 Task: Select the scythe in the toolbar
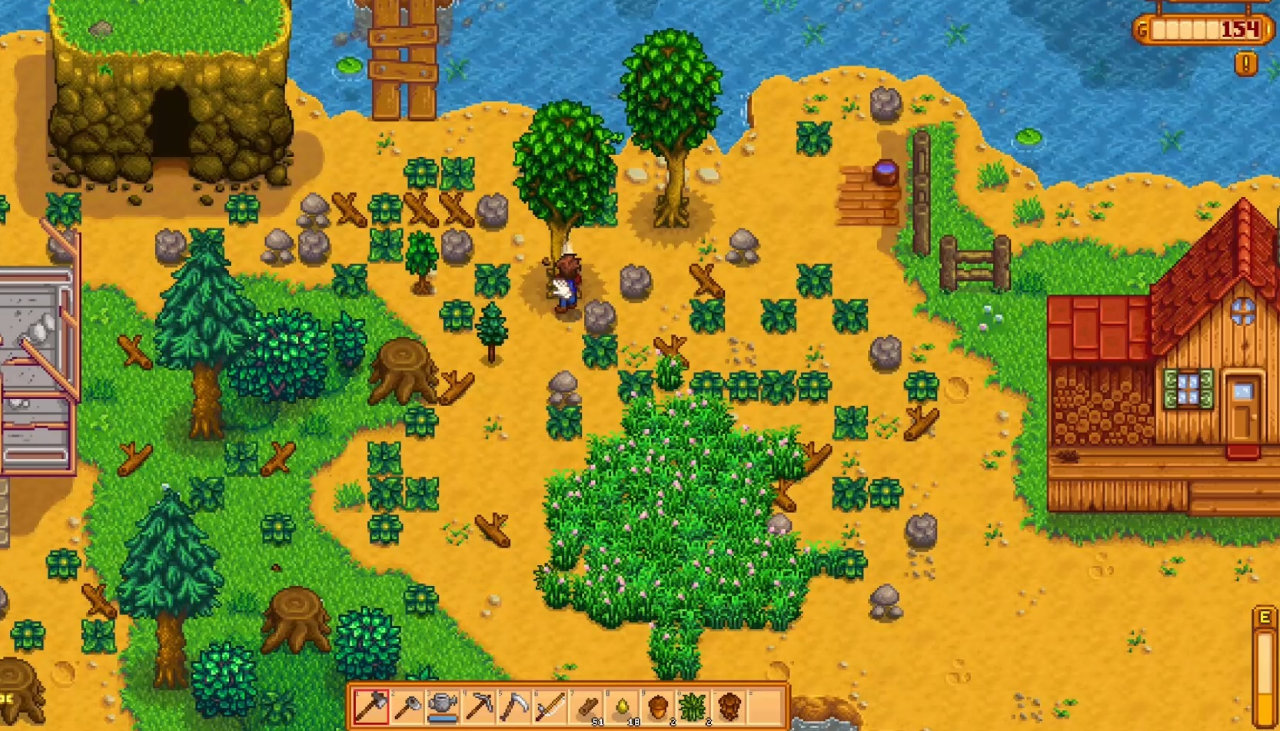click(x=515, y=706)
